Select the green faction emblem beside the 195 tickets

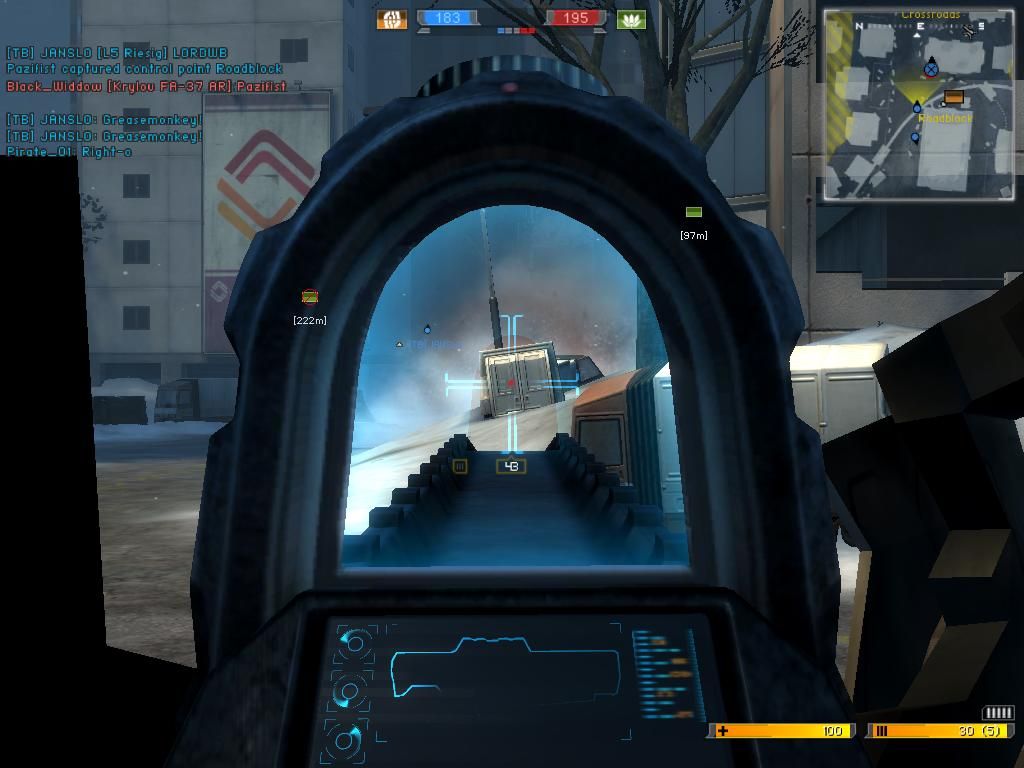(631, 19)
